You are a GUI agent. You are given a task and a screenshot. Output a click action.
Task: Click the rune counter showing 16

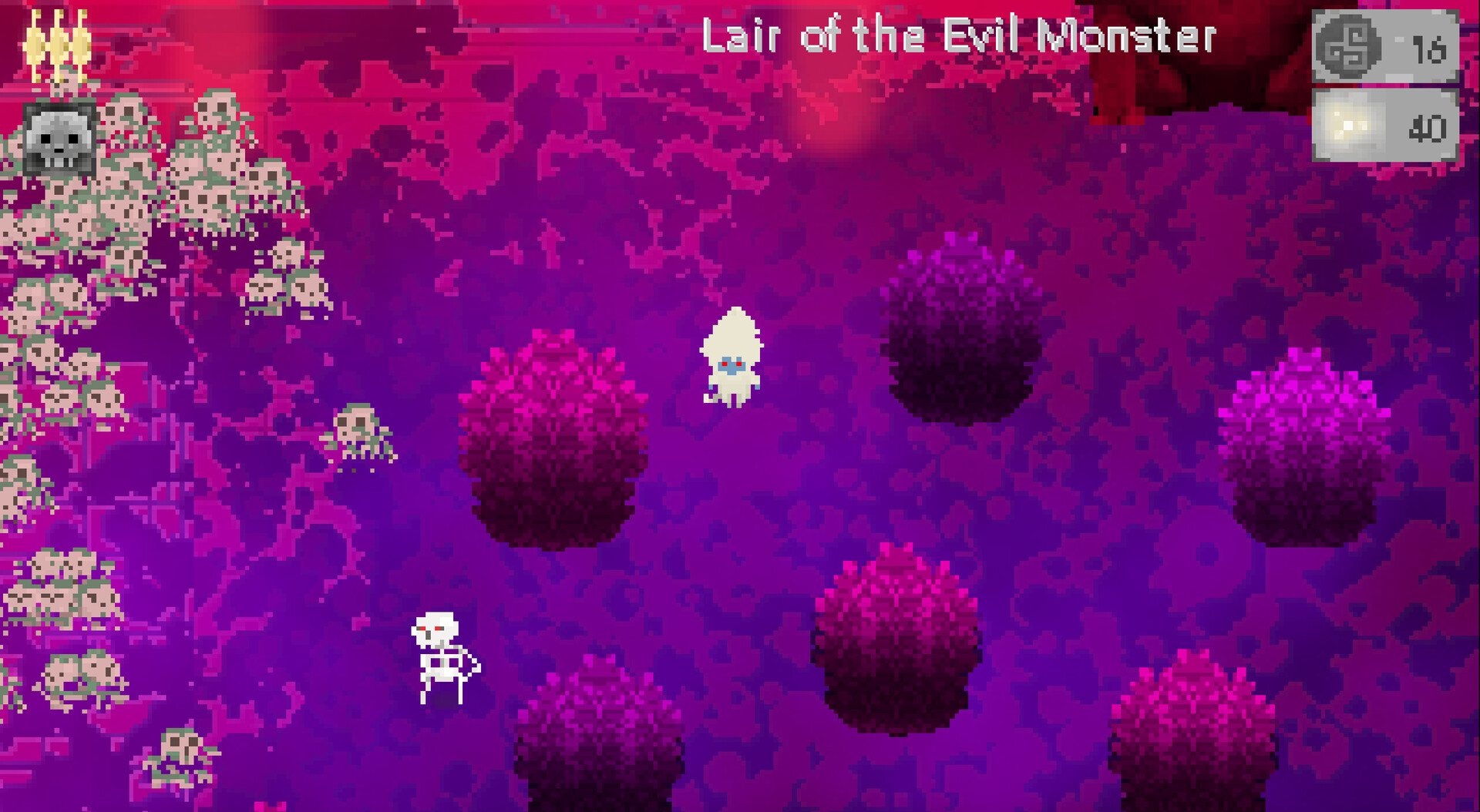click(x=1431, y=49)
